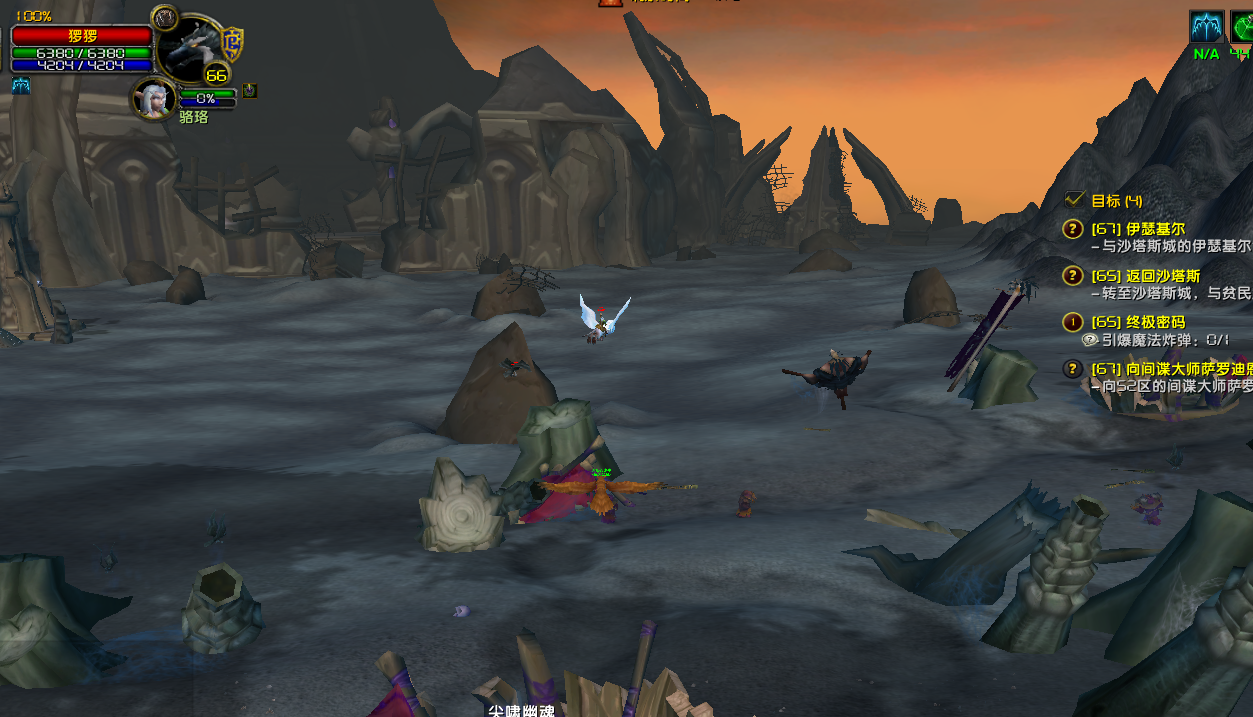Click the small purple pet buff icon
The width and height of the screenshot is (1253, 717).
tap(249, 91)
